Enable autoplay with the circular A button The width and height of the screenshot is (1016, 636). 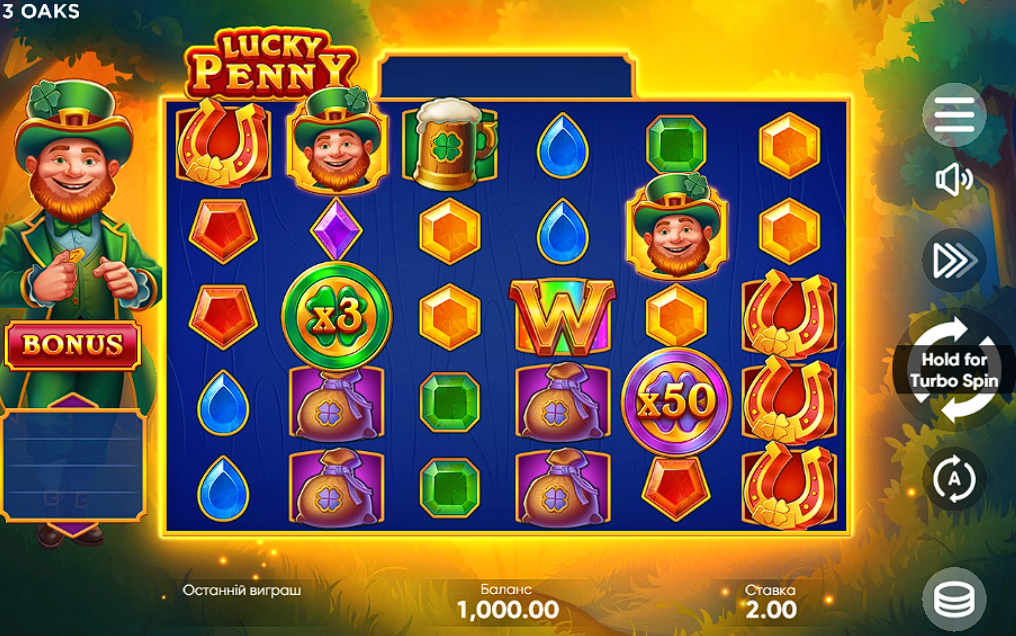click(x=954, y=478)
